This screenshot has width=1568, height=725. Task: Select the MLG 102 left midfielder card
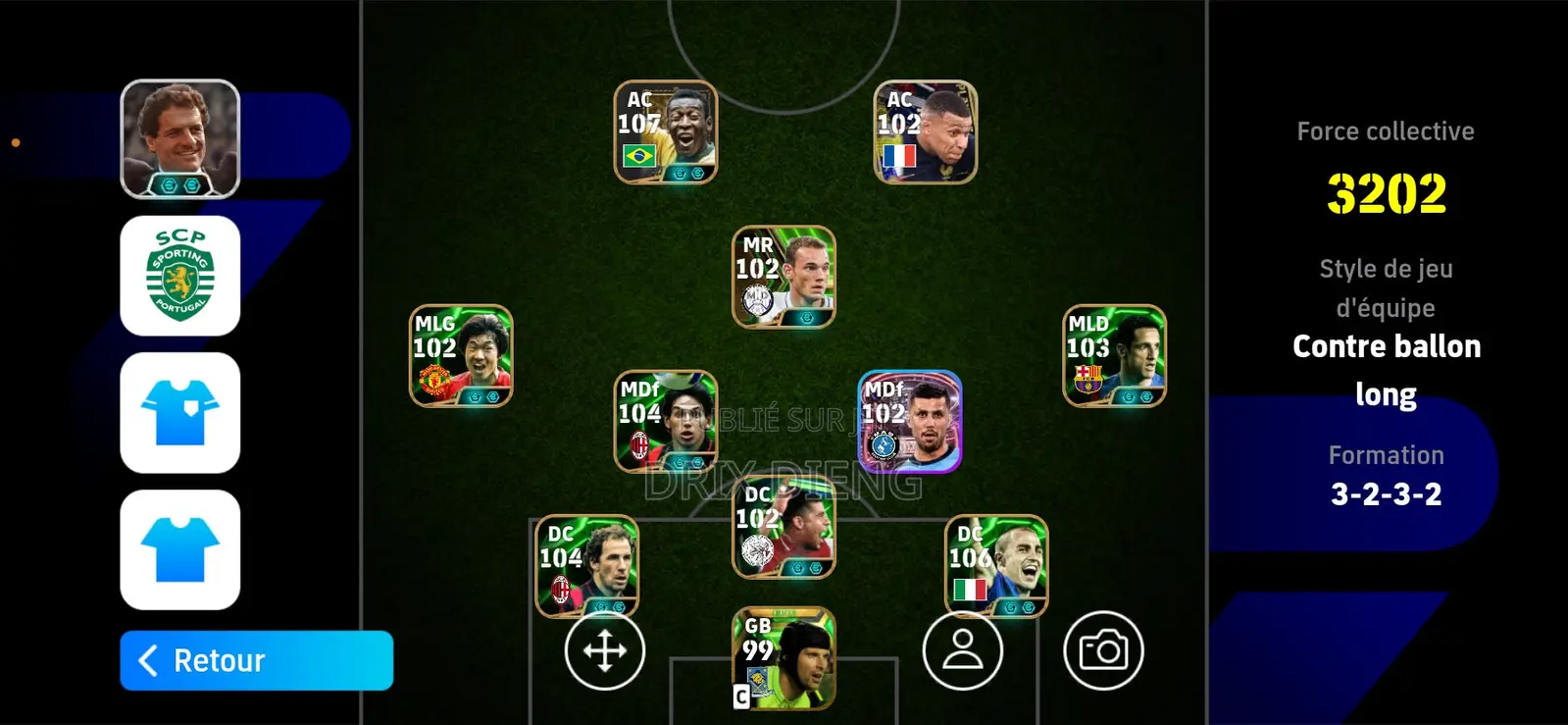pyautogui.click(x=461, y=355)
